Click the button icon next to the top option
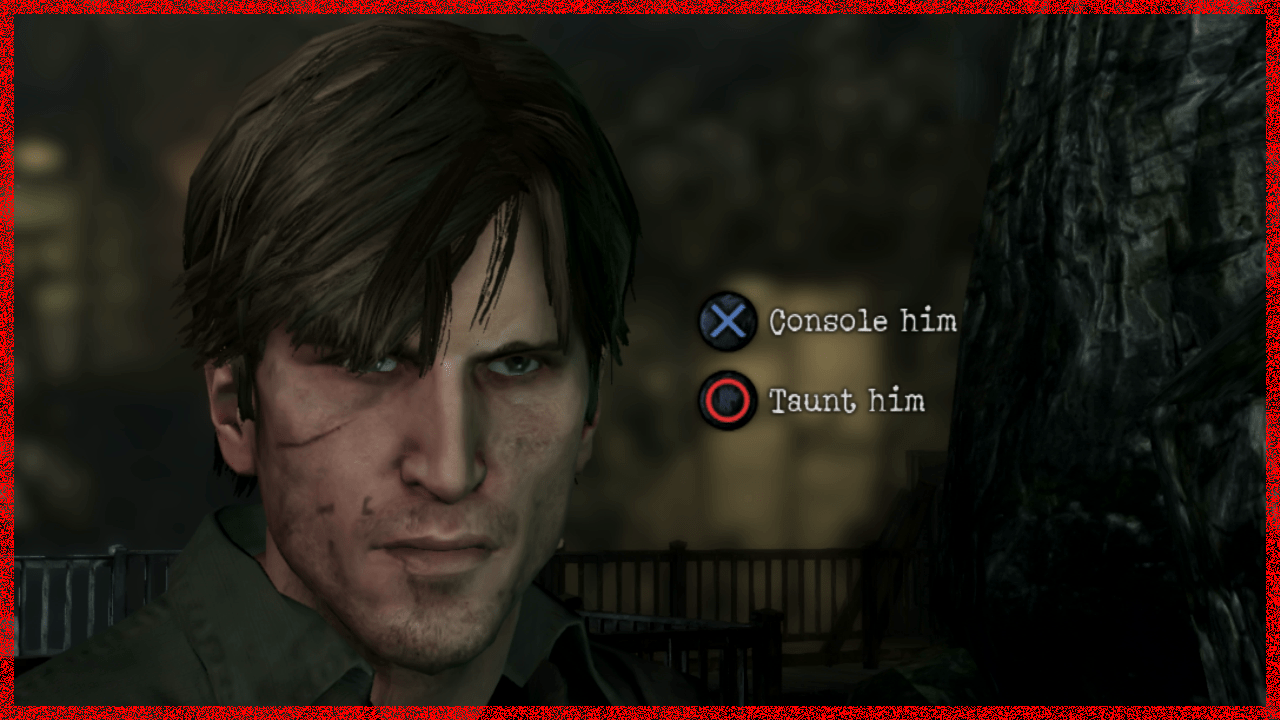 tap(727, 323)
